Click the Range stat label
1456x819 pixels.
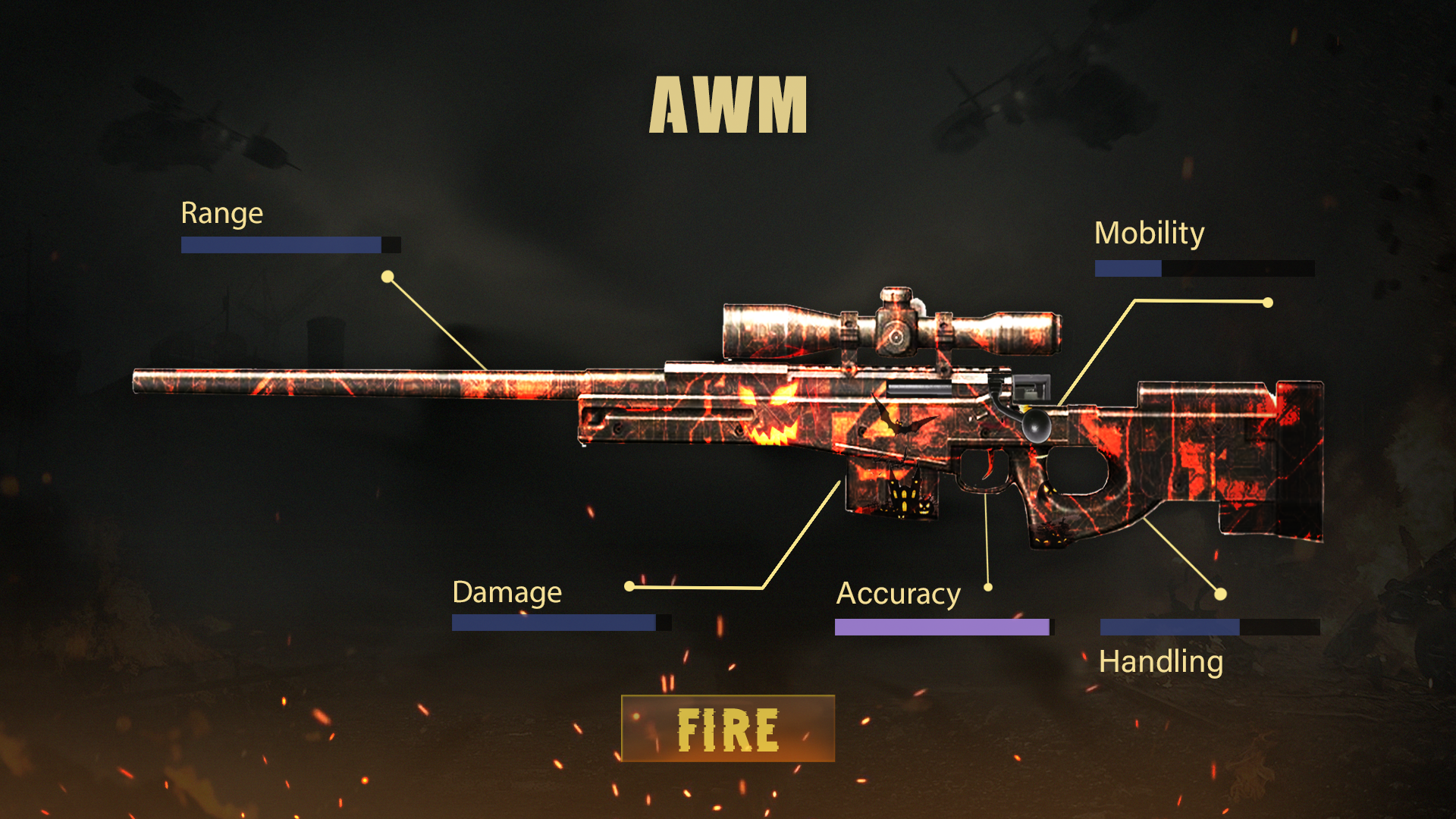coord(221,213)
